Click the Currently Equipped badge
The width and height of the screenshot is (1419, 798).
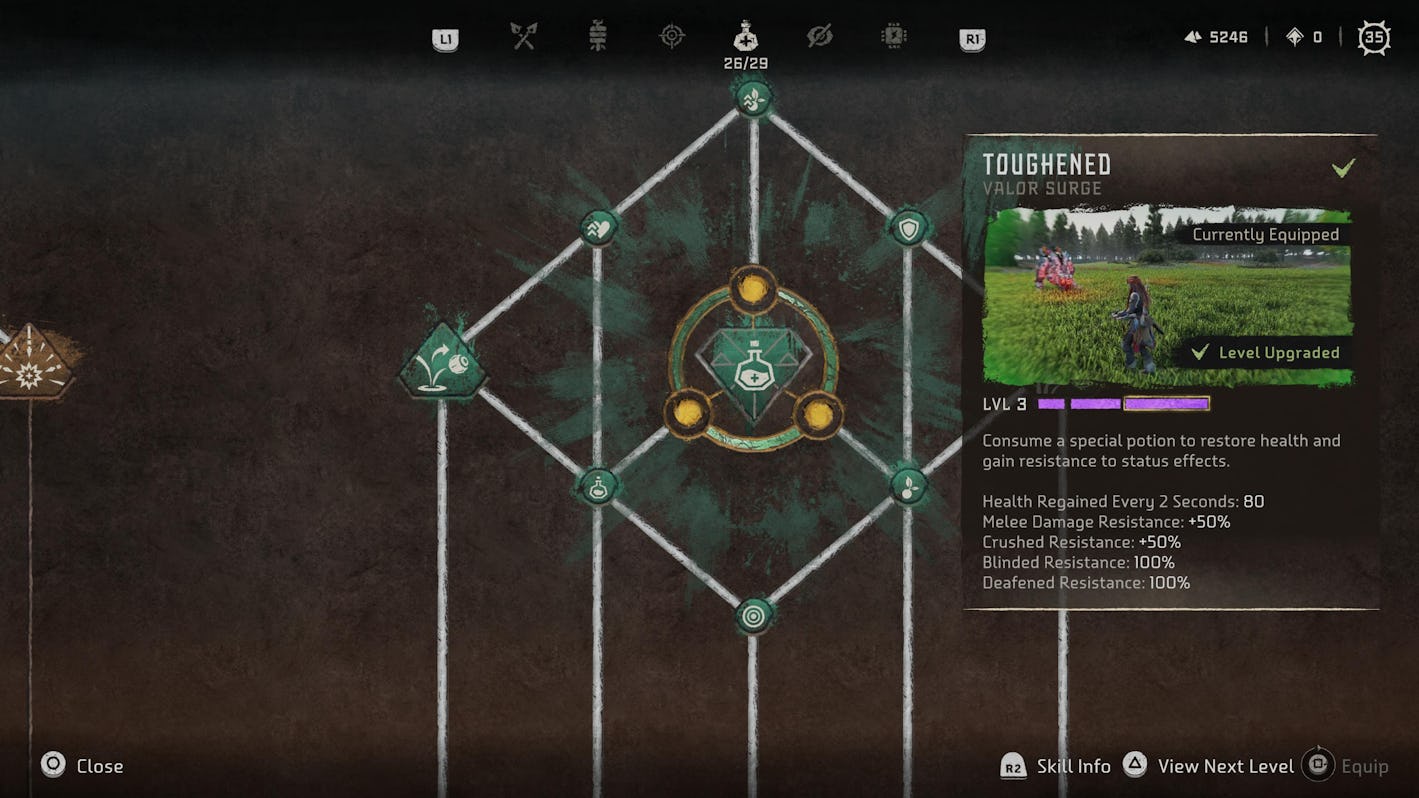1265,234
